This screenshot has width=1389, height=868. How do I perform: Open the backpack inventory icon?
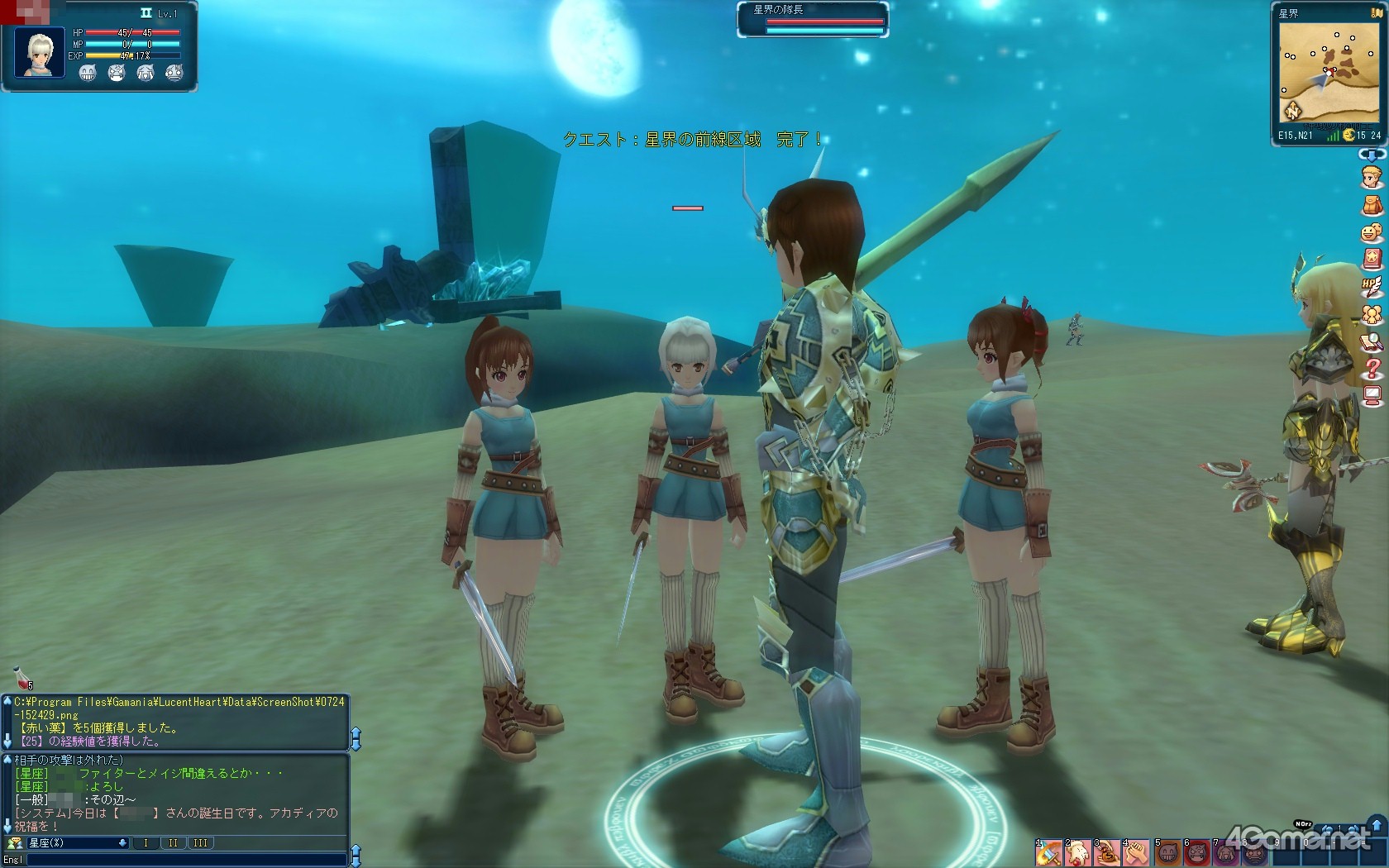[x=1372, y=204]
